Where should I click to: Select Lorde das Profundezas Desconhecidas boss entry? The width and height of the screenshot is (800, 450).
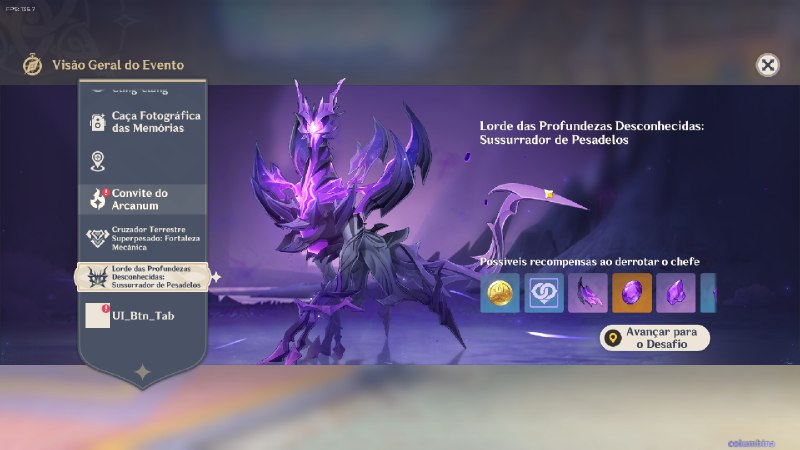point(142,277)
